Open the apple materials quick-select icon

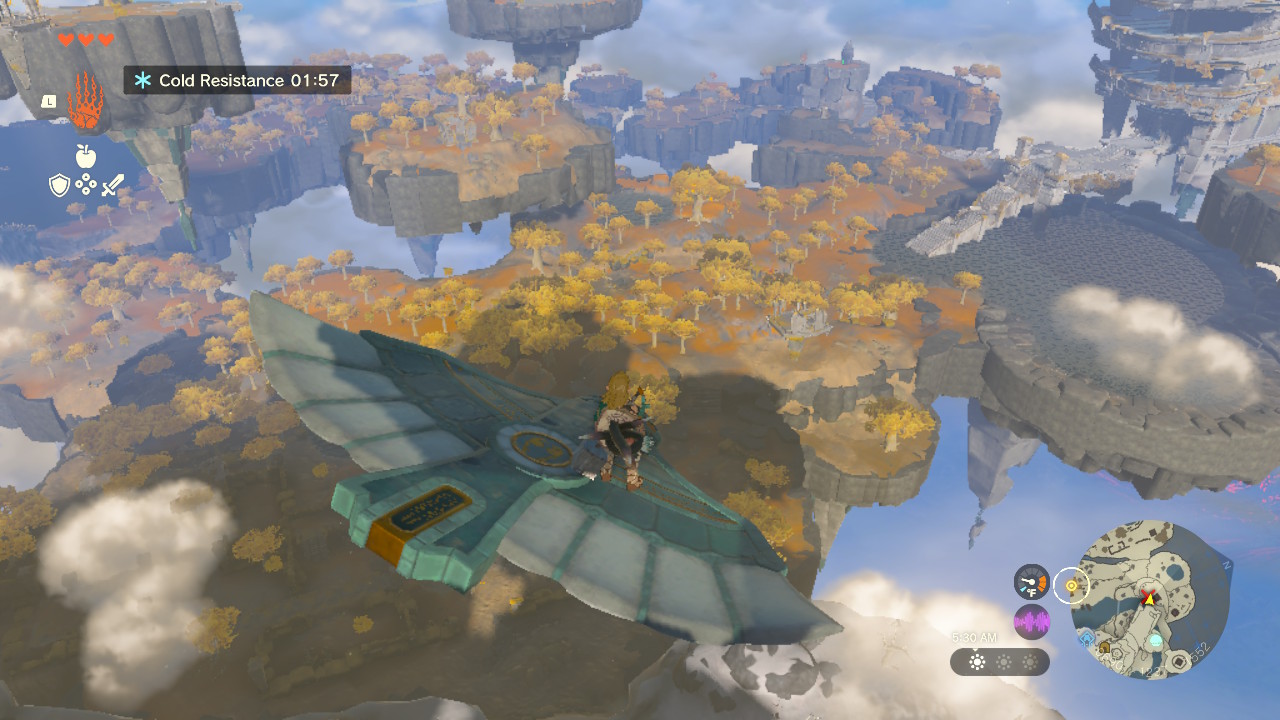click(x=86, y=155)
